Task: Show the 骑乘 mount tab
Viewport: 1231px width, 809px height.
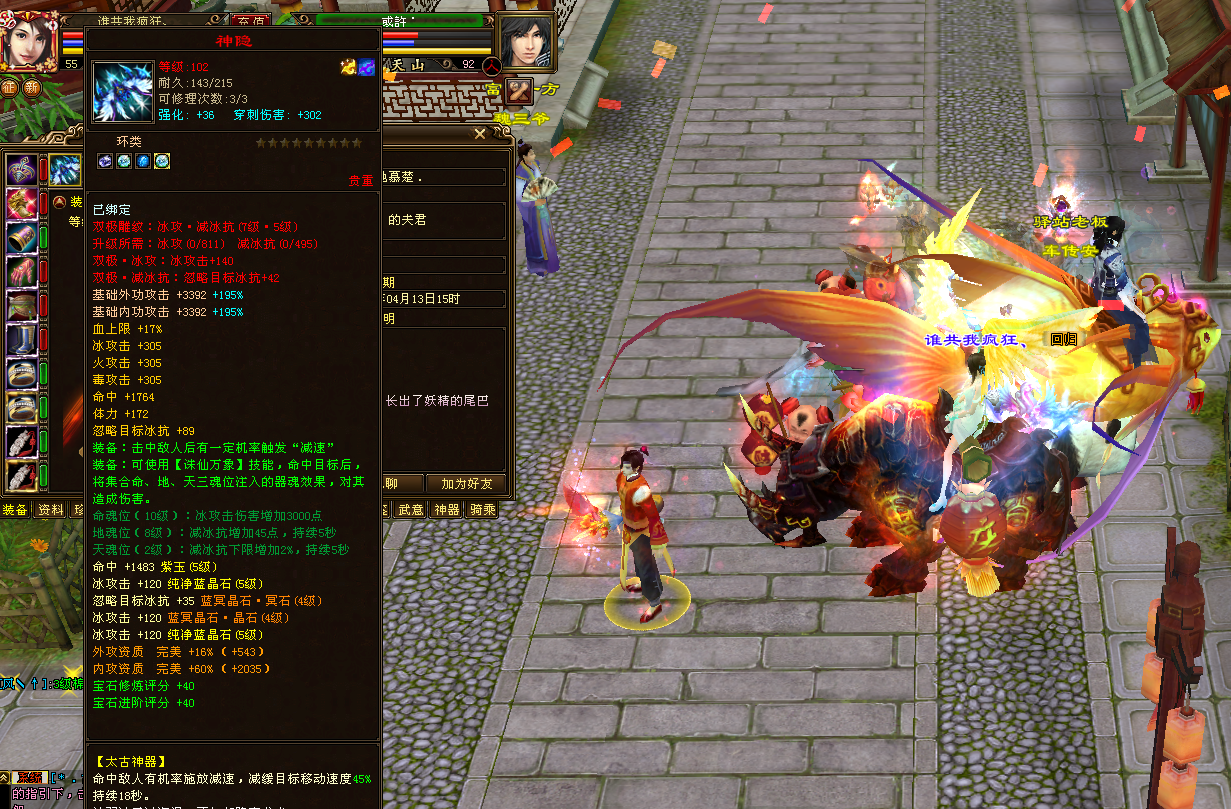Action: (x=482, y=510)
